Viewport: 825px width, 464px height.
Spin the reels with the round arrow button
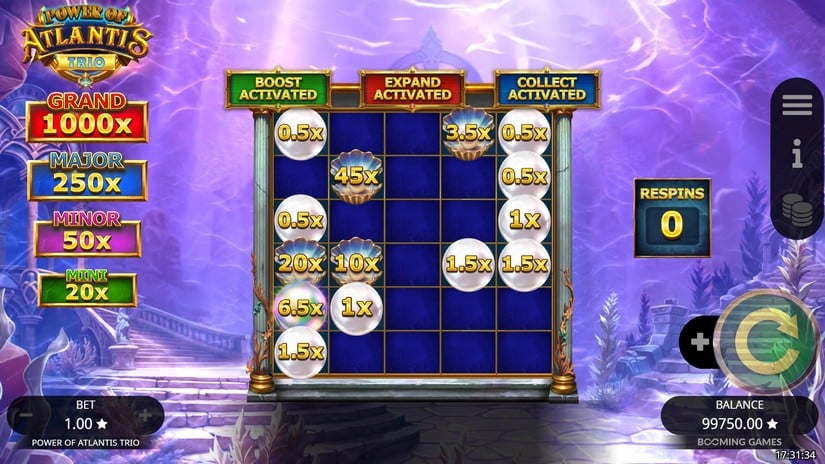click(x=767, y=342)
